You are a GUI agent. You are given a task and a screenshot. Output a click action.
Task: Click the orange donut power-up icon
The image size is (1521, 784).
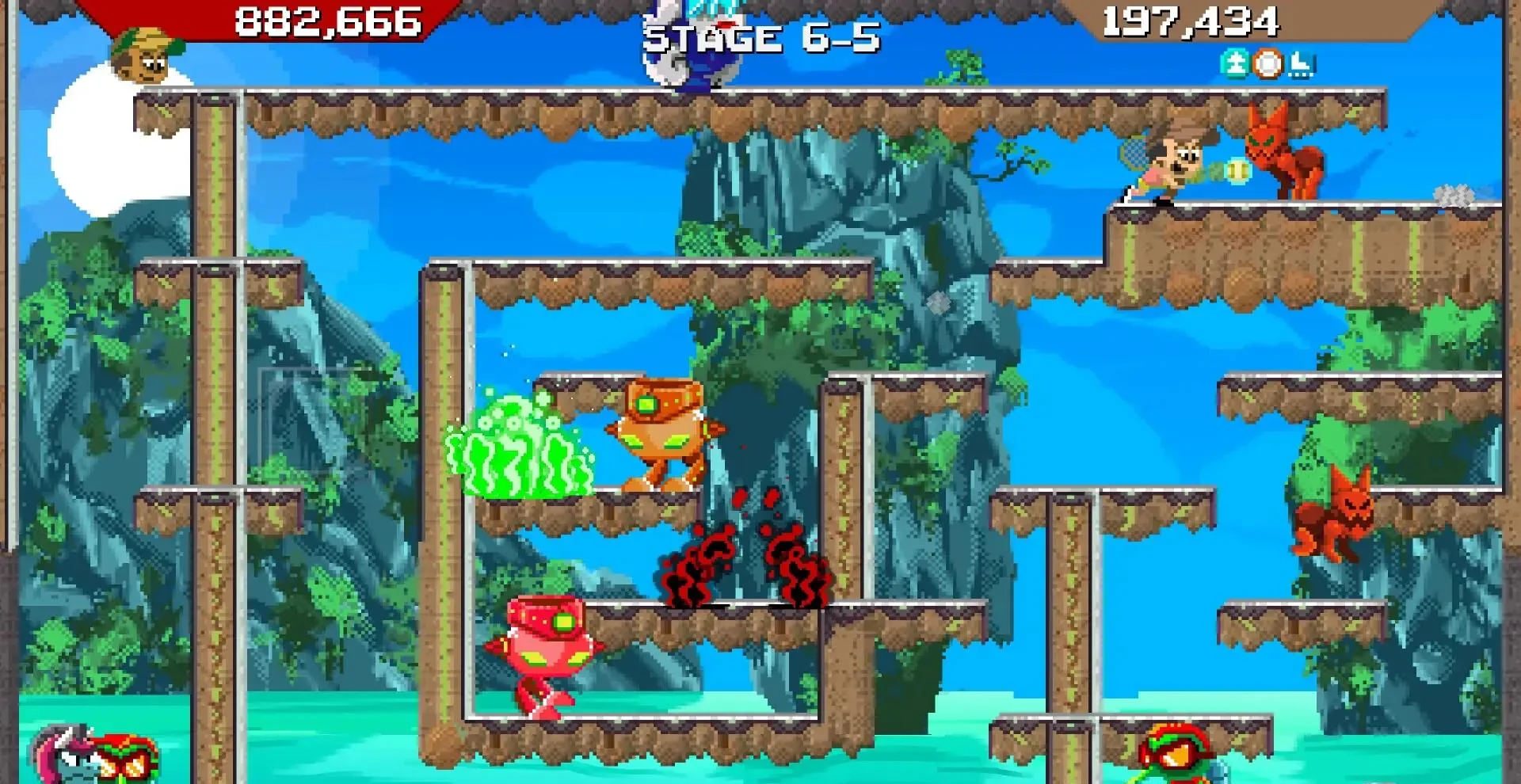click(1267, 65)
